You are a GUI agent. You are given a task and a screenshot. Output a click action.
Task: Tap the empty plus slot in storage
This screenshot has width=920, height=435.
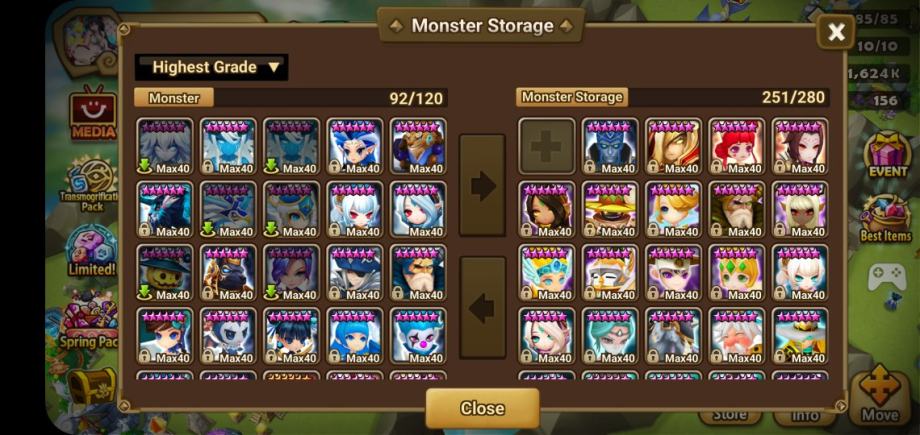pyautogui.click(x=546, y=146)
